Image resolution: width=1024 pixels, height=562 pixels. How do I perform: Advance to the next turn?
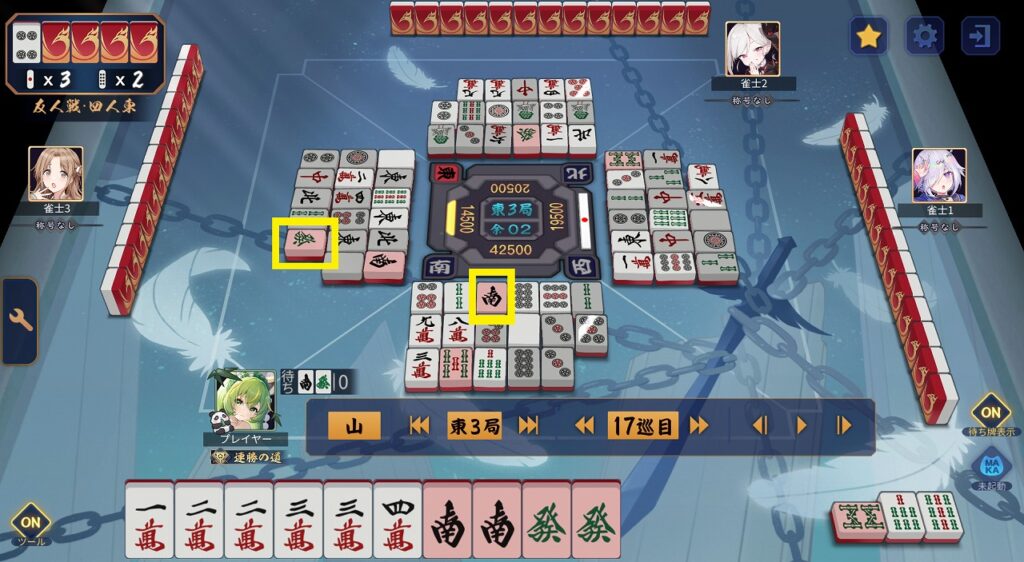coord(698,426)
